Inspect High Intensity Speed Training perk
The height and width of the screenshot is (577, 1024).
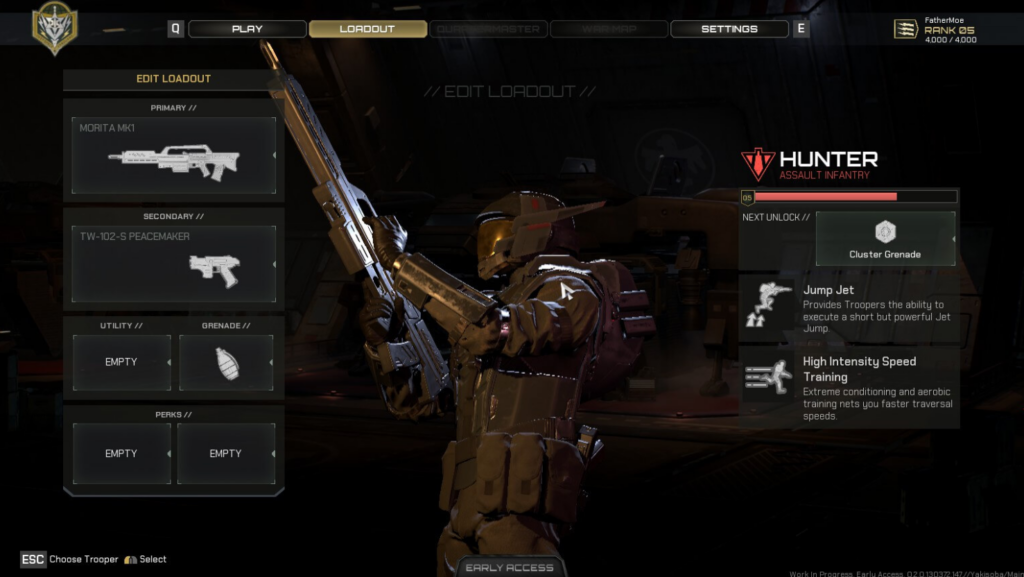click(x=849, y=388)
